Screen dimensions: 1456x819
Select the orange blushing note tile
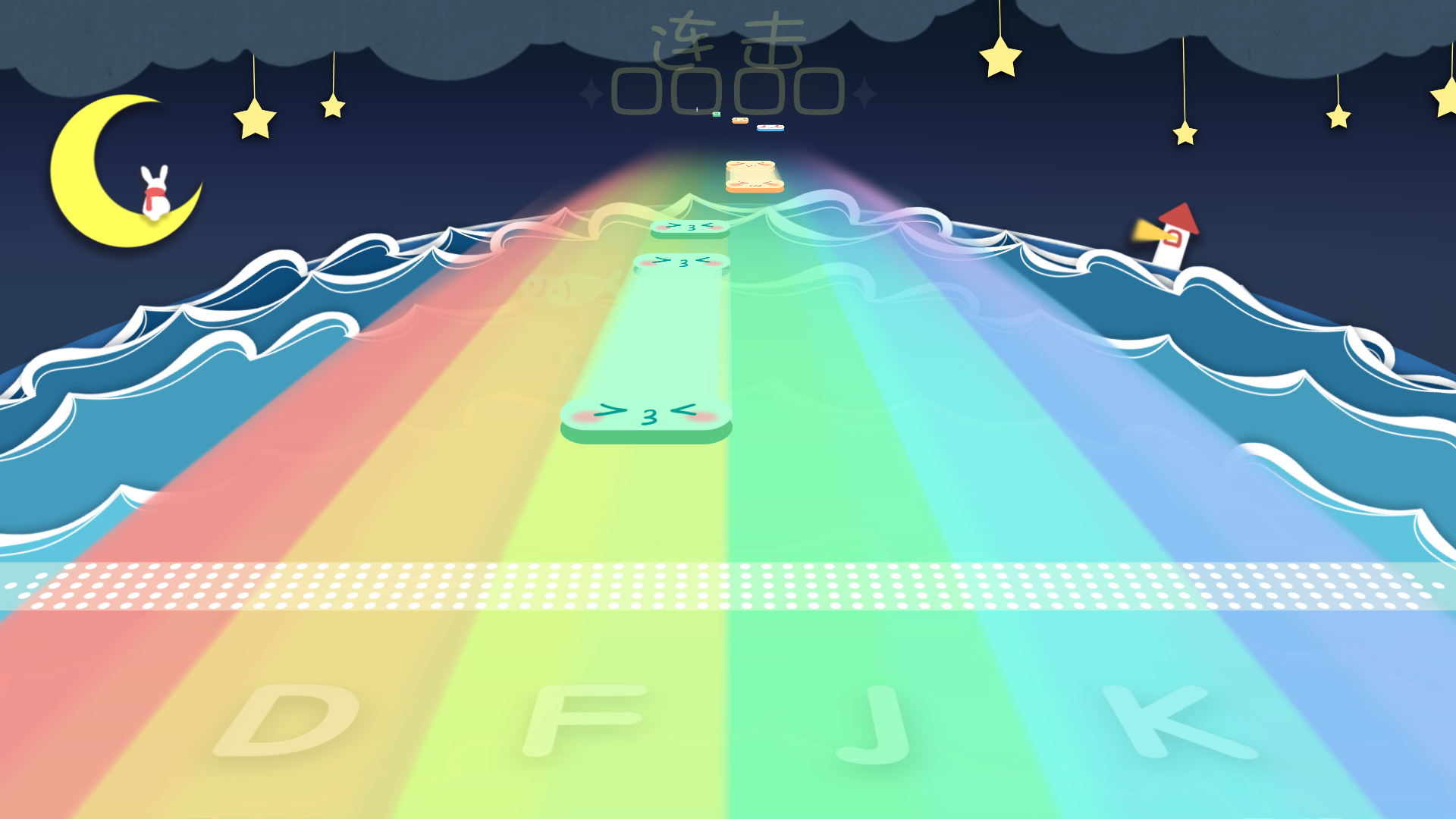point(755,178)
